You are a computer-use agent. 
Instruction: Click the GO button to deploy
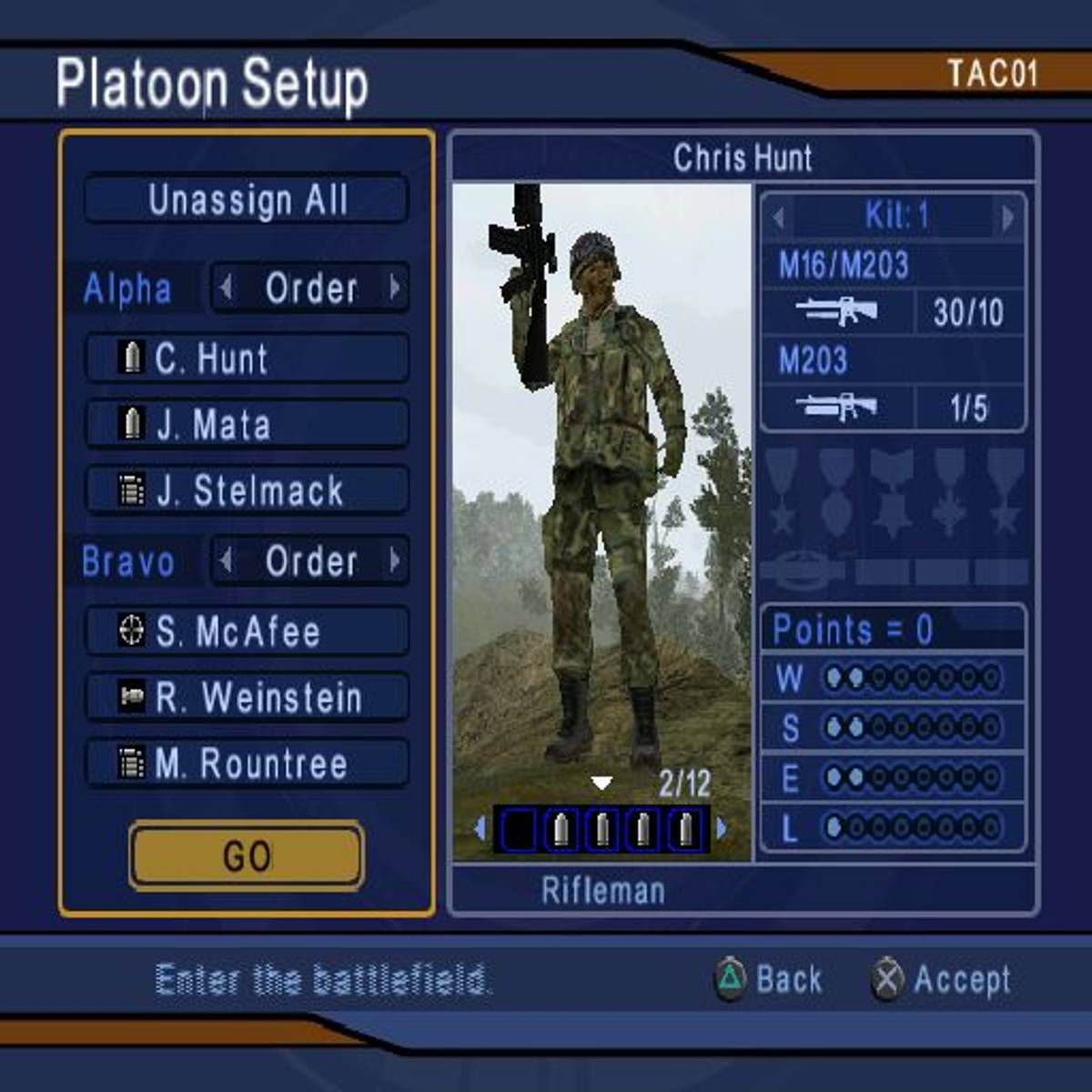pos(247,855)
